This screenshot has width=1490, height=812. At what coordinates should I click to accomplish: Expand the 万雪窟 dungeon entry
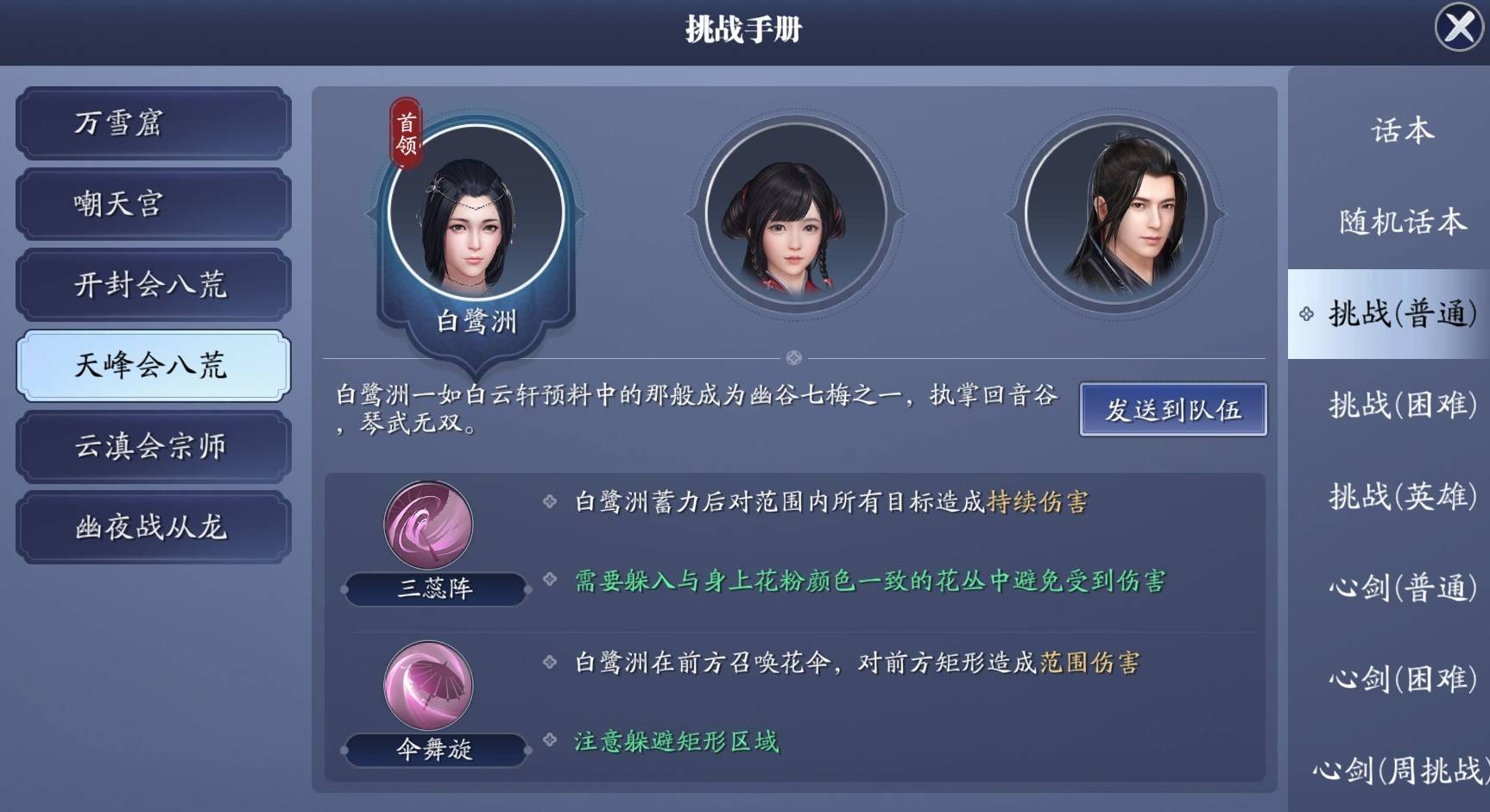pos(152,123)
